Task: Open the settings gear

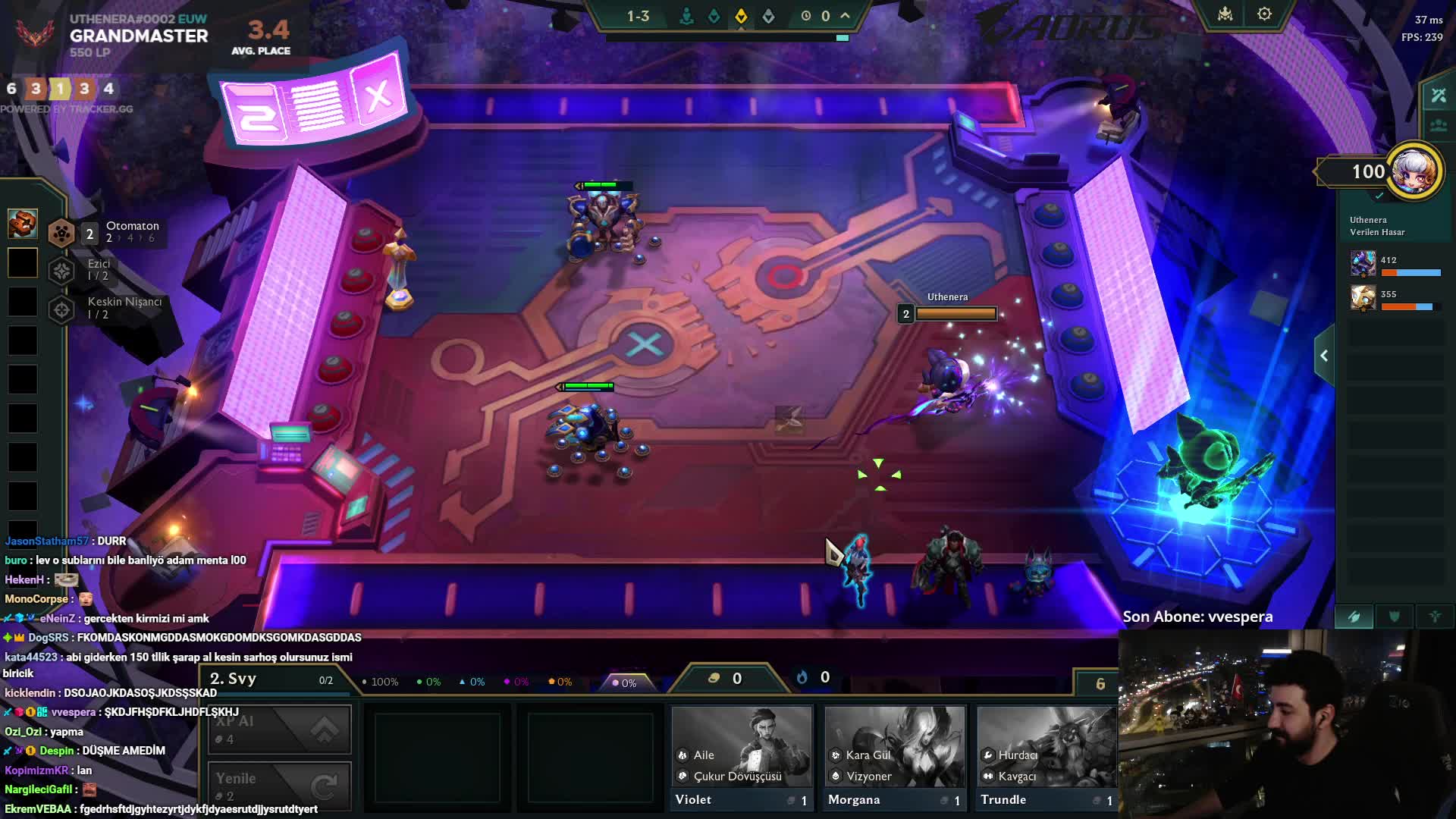Action: click(x=1264, y=14)
